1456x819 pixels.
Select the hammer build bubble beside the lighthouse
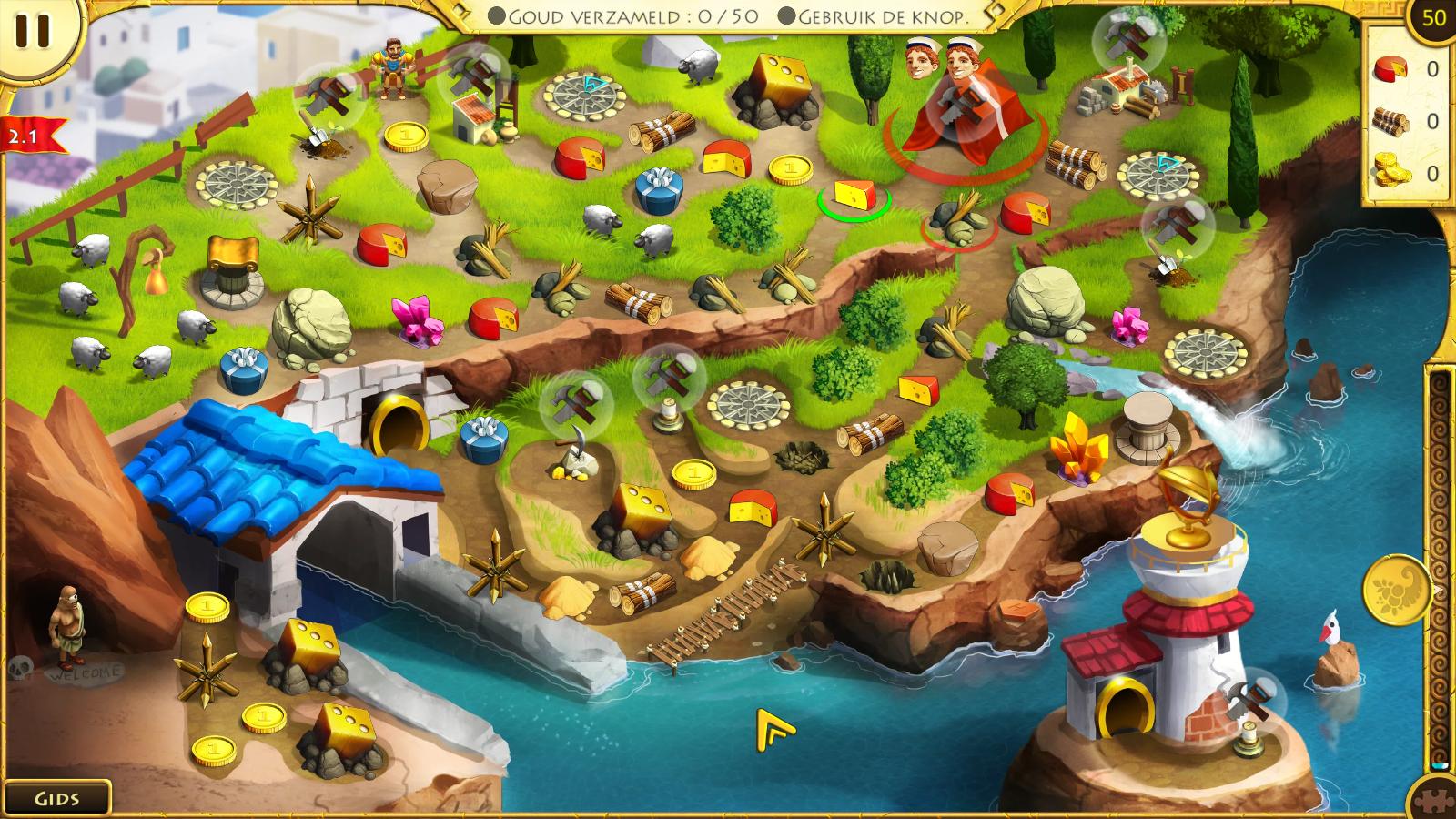tap(1253, 698)
